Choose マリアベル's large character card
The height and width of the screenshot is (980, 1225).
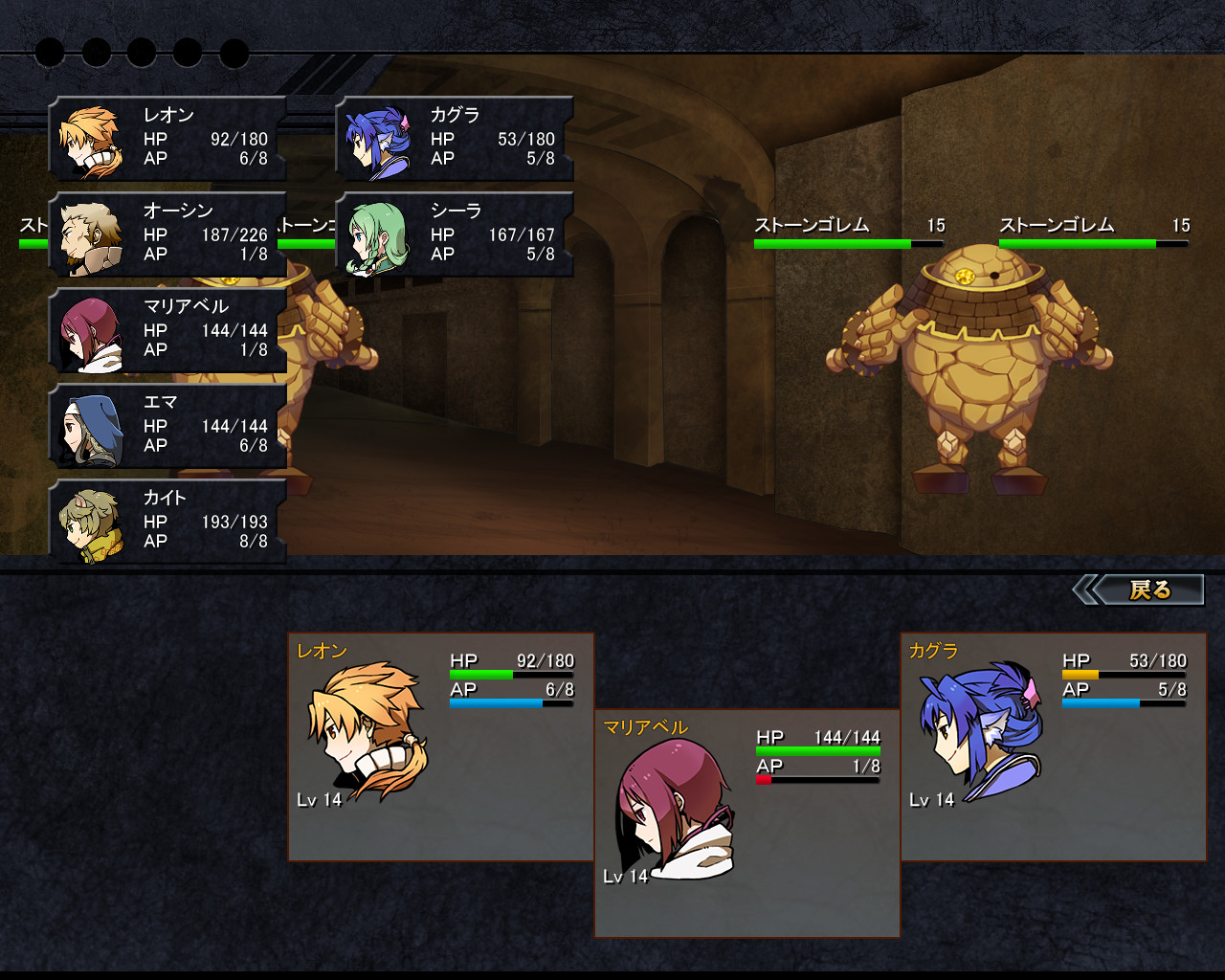pos(746,823)
